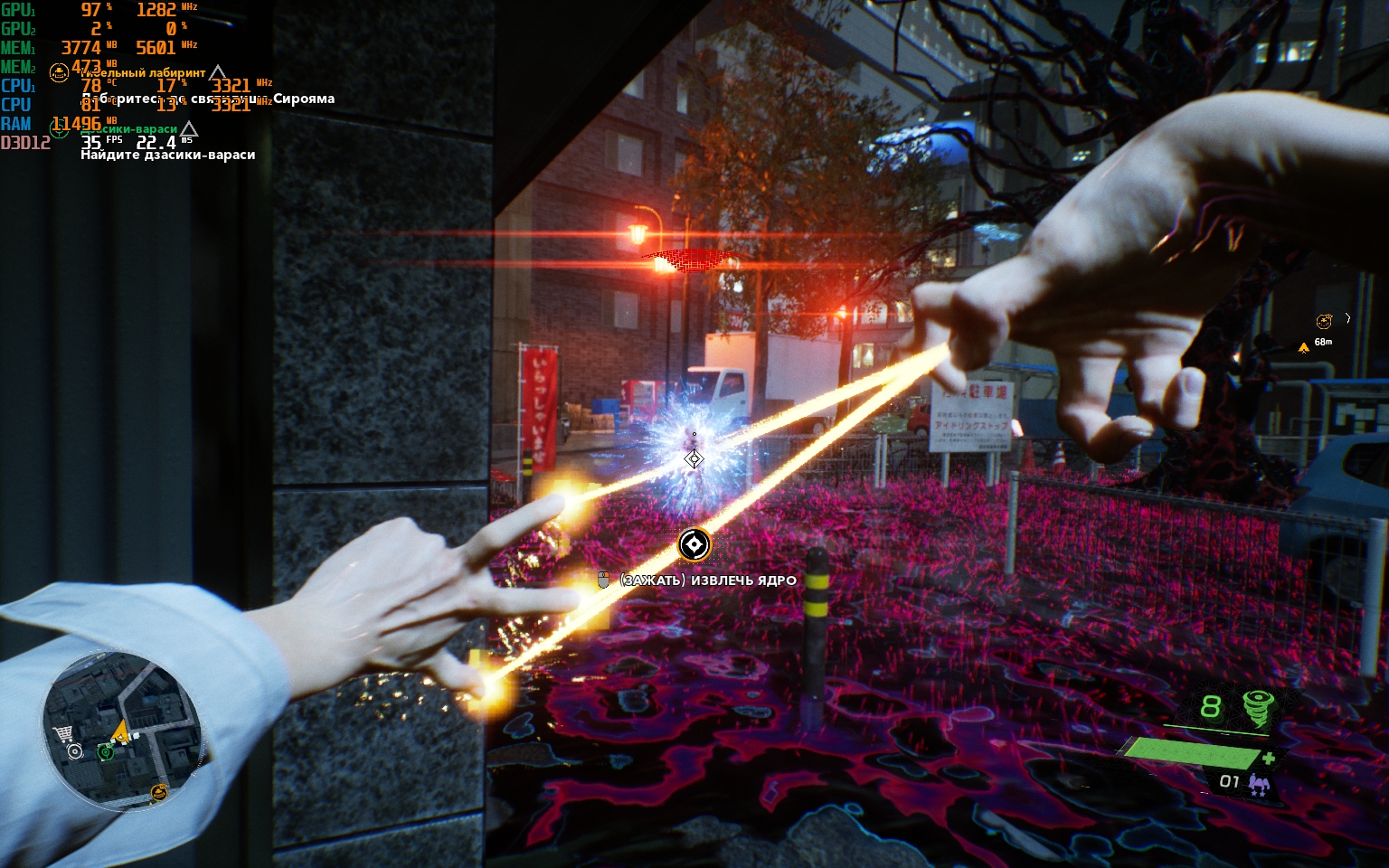Choose the purple talisman item icon
This screenshot has width=1389, height=868.
pyautogui.click(x=1258, y=784)
